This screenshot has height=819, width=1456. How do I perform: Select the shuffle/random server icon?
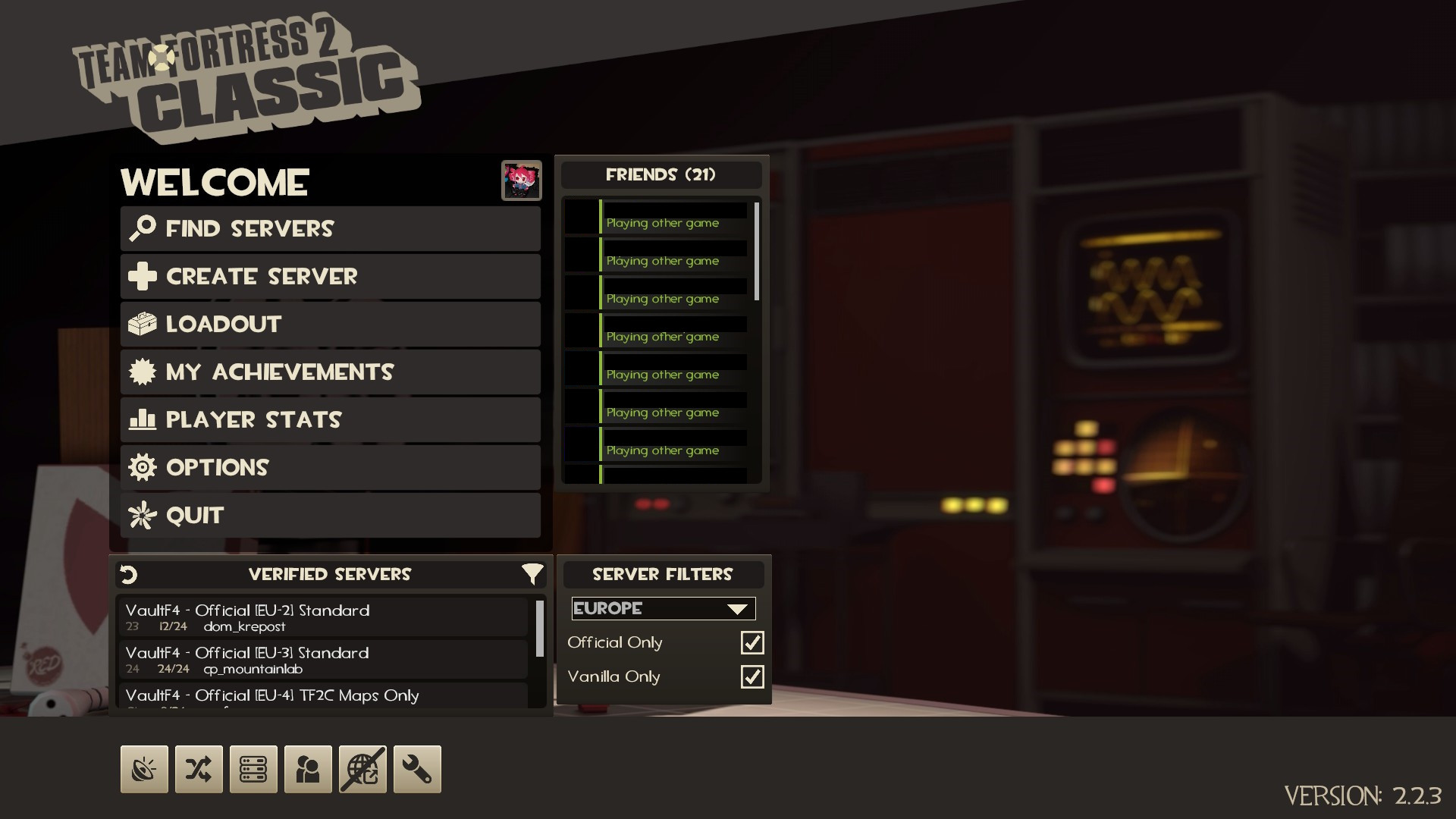pos(199,769)
